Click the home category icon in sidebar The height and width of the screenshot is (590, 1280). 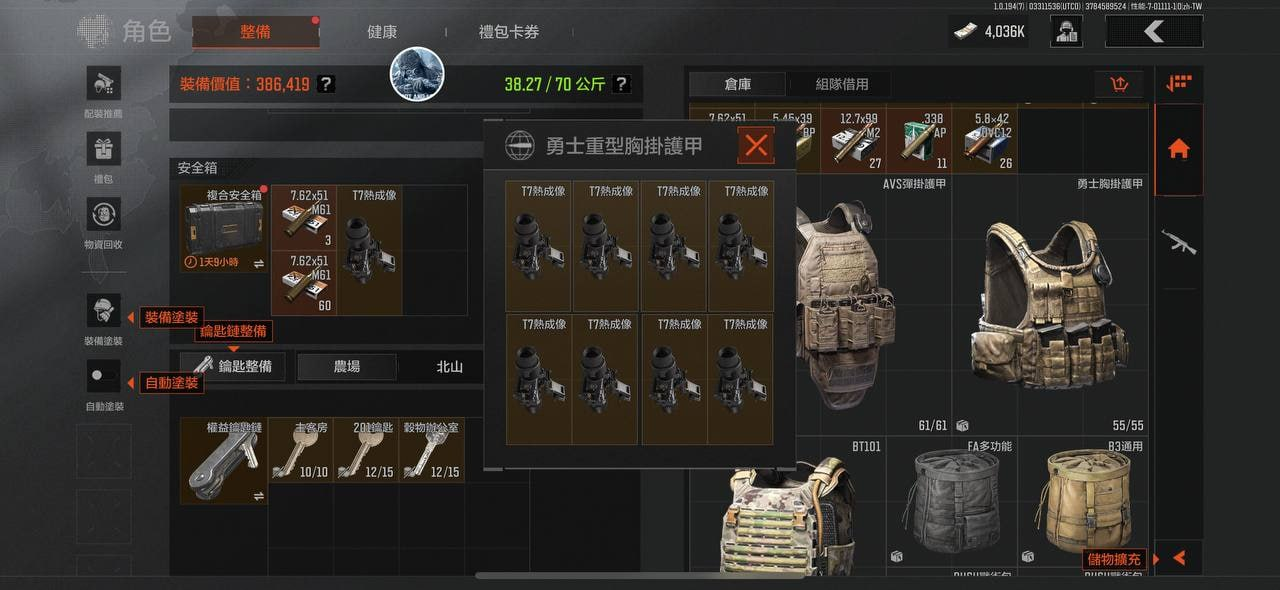(1178, 149)
